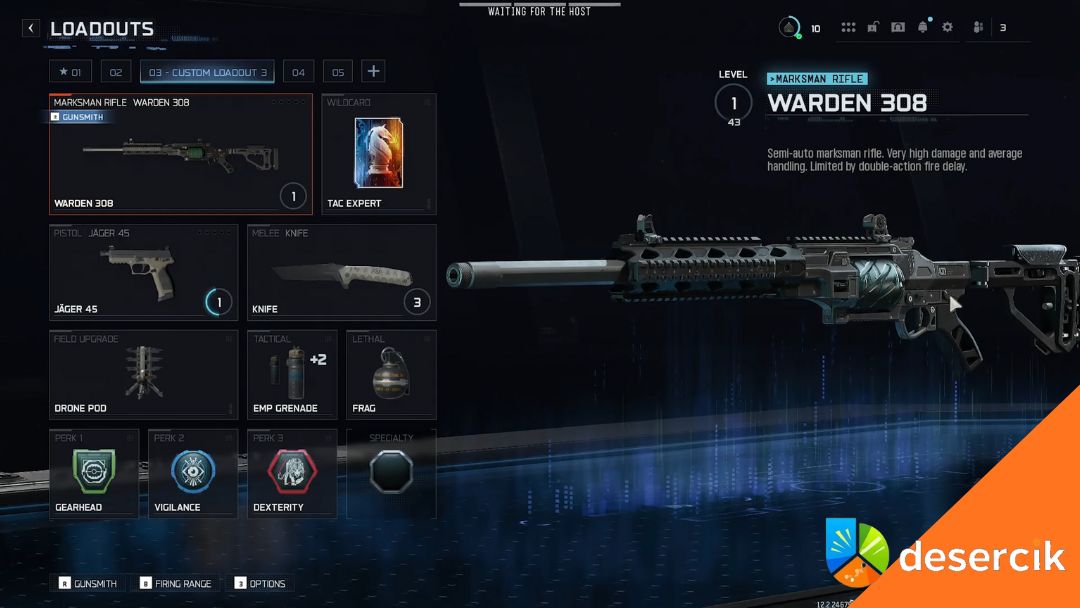Choose the Jäger 45 pistol slot
This screenshot has width=1080, height=608.
click(144, 272)
